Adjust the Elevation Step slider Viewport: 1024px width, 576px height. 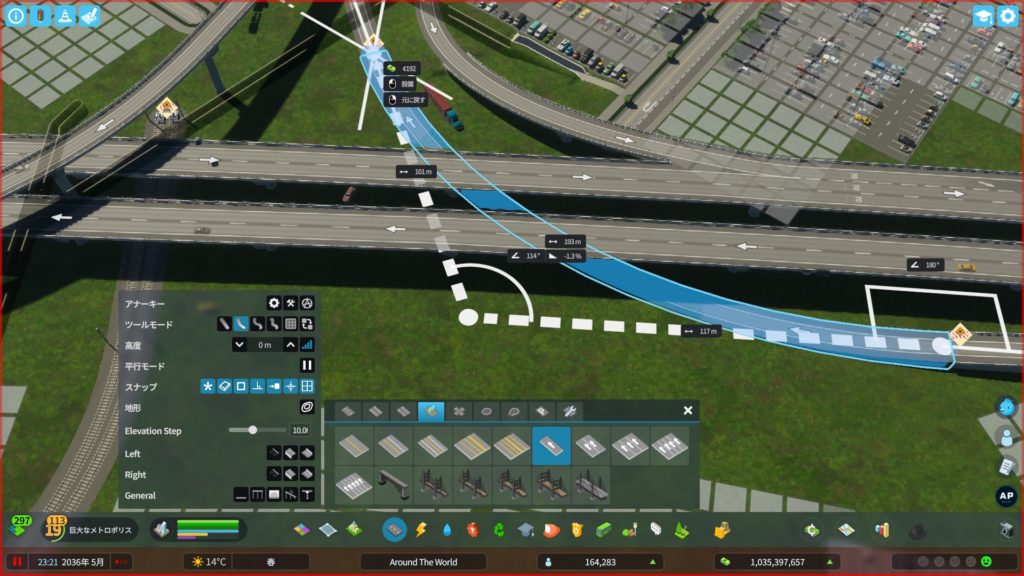tap(253, 430)
